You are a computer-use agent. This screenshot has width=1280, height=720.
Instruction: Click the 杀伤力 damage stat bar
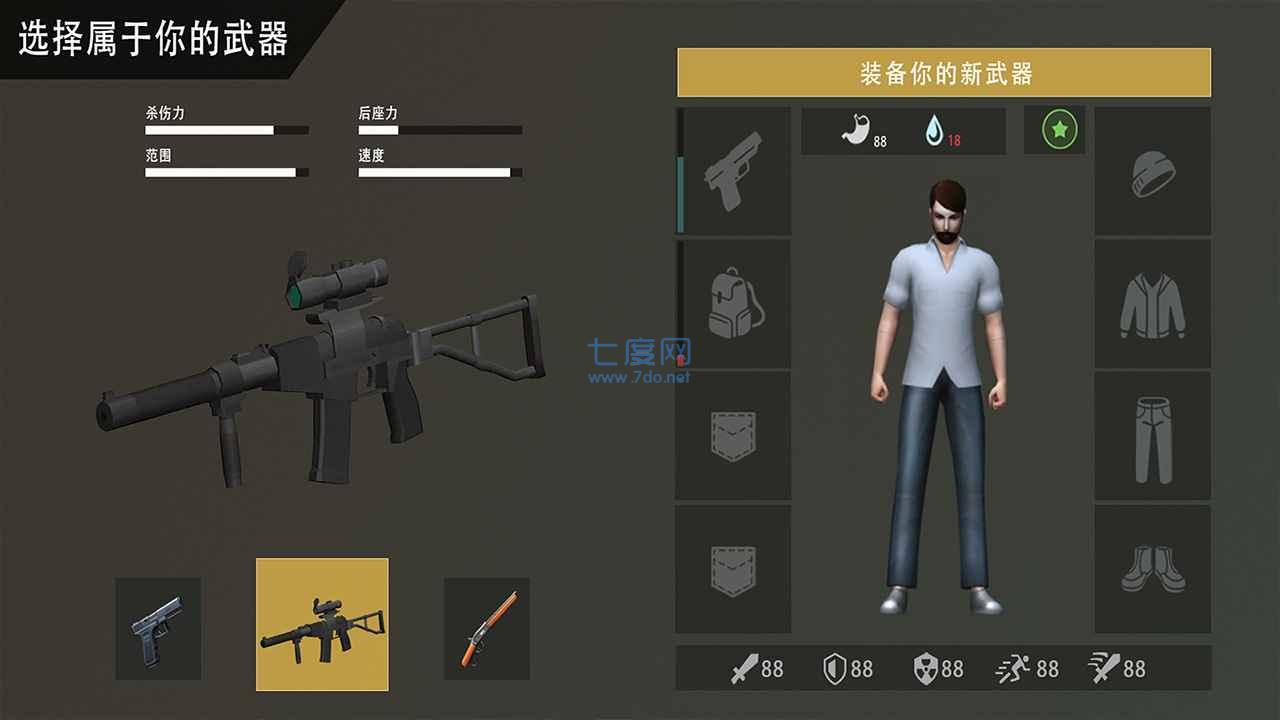tap(225, 129)
